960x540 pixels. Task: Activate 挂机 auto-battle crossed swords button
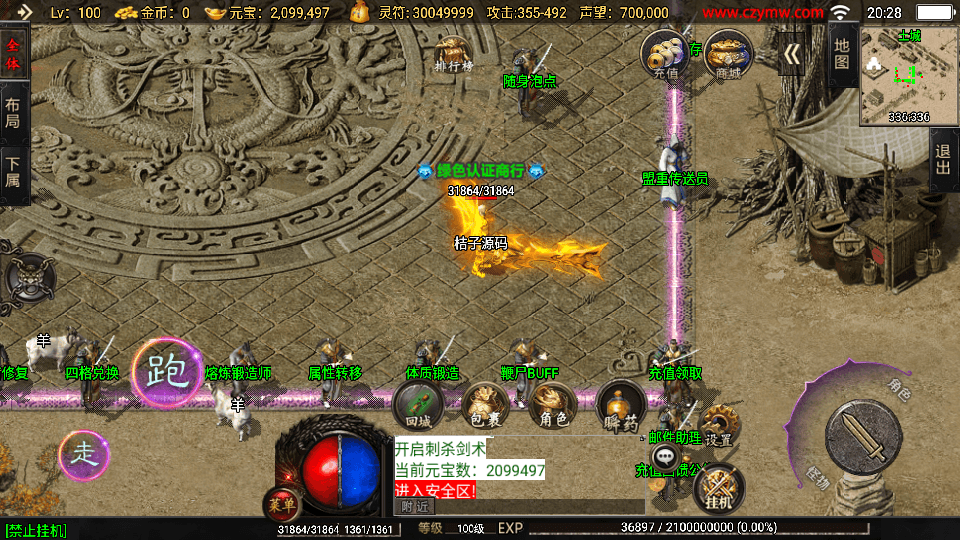click(x=718, y=489)
